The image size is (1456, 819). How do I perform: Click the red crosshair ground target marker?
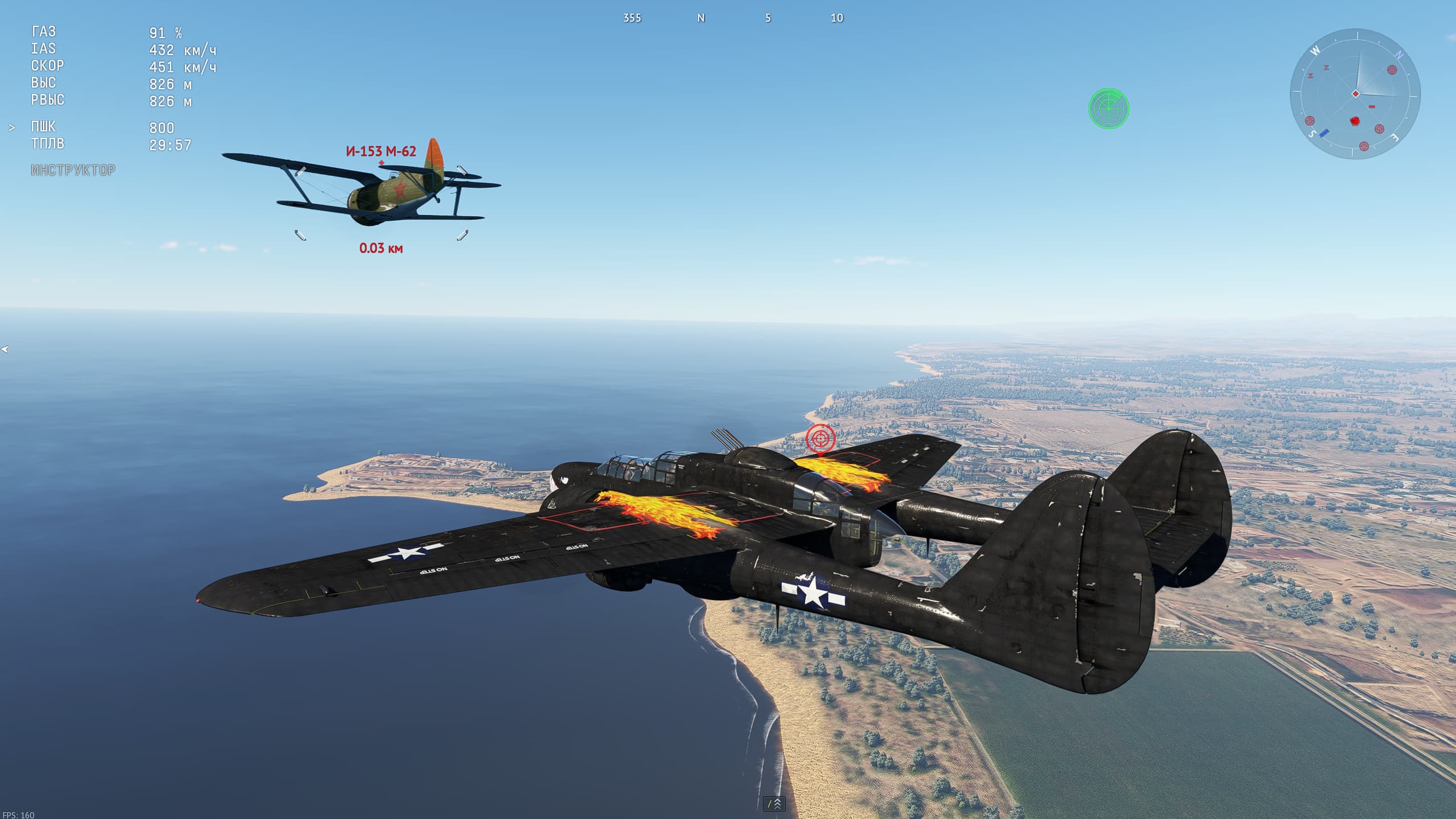[x=820, y=439]
